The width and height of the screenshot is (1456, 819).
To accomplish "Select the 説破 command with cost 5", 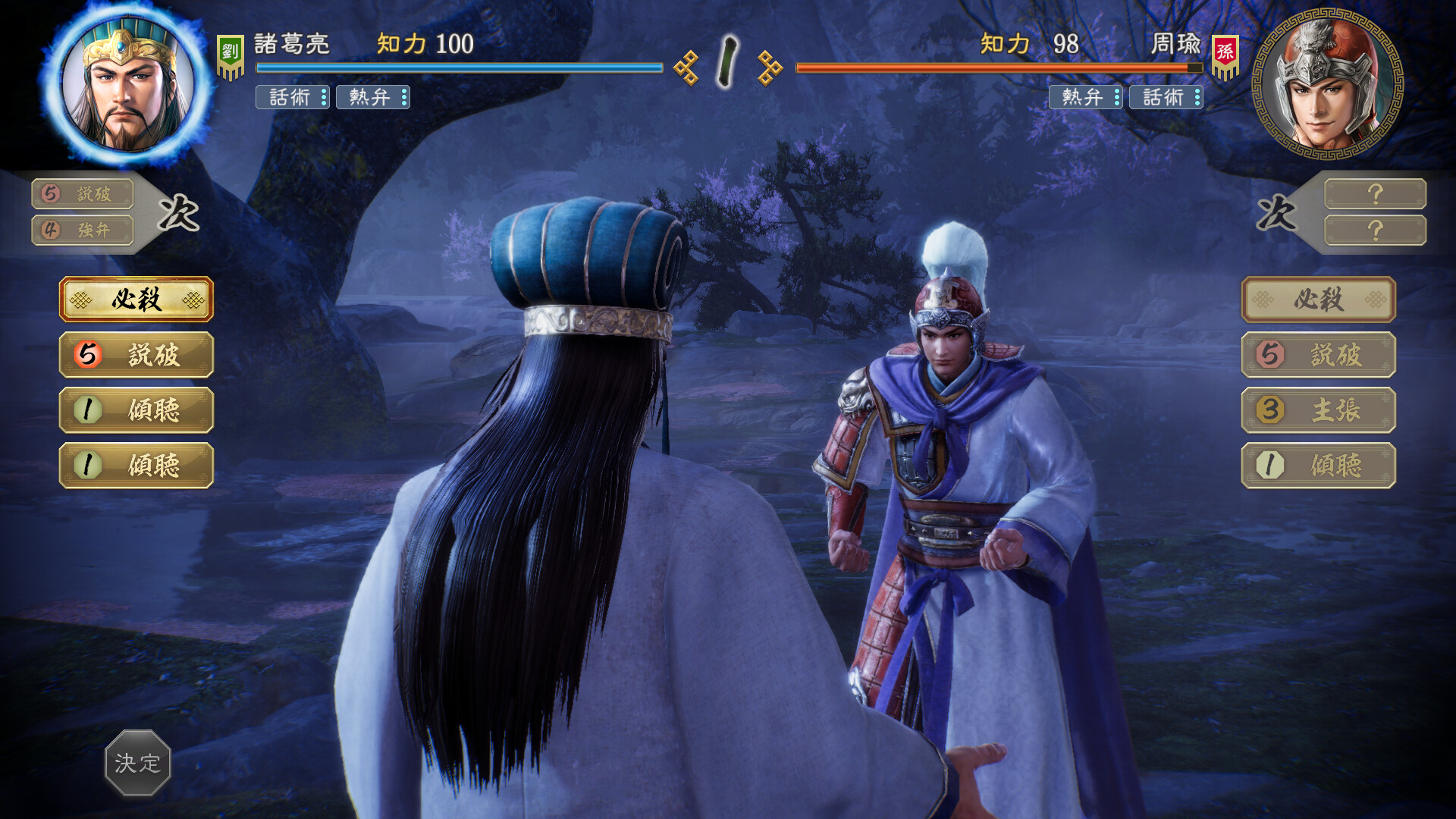I will tap(136, 355).
